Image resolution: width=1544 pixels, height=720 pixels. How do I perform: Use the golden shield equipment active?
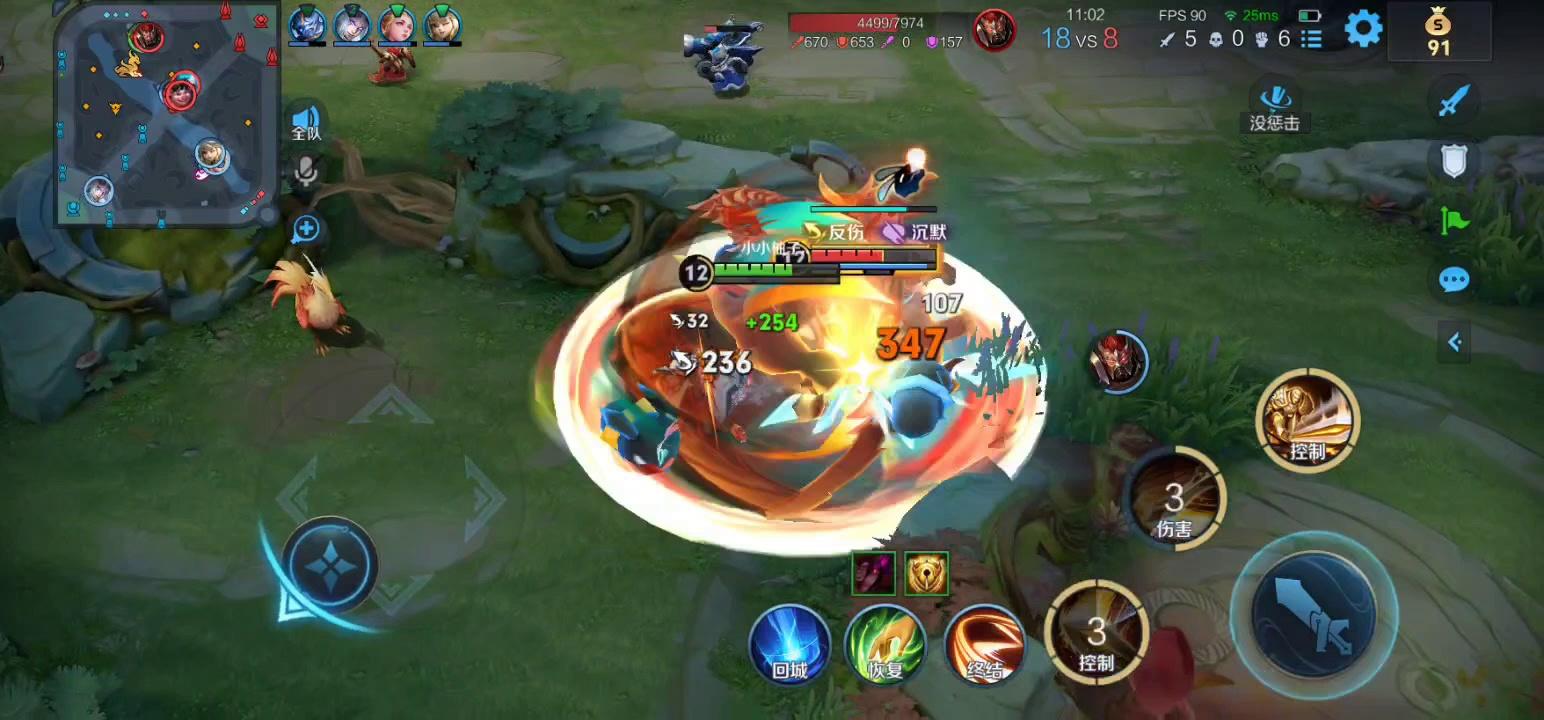click(926, 573)
